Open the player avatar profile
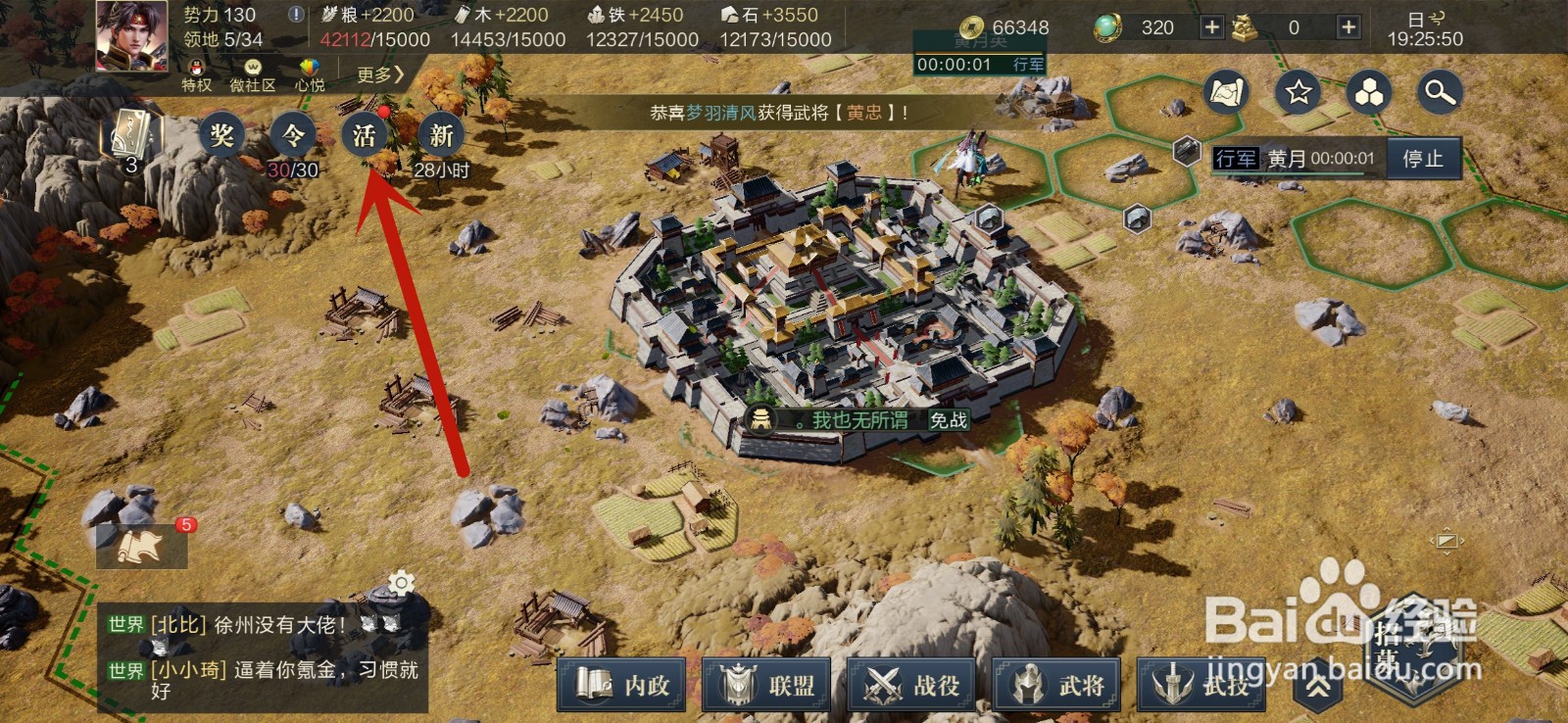This screenshot has height=723, width=1568. tap(131, 35)
